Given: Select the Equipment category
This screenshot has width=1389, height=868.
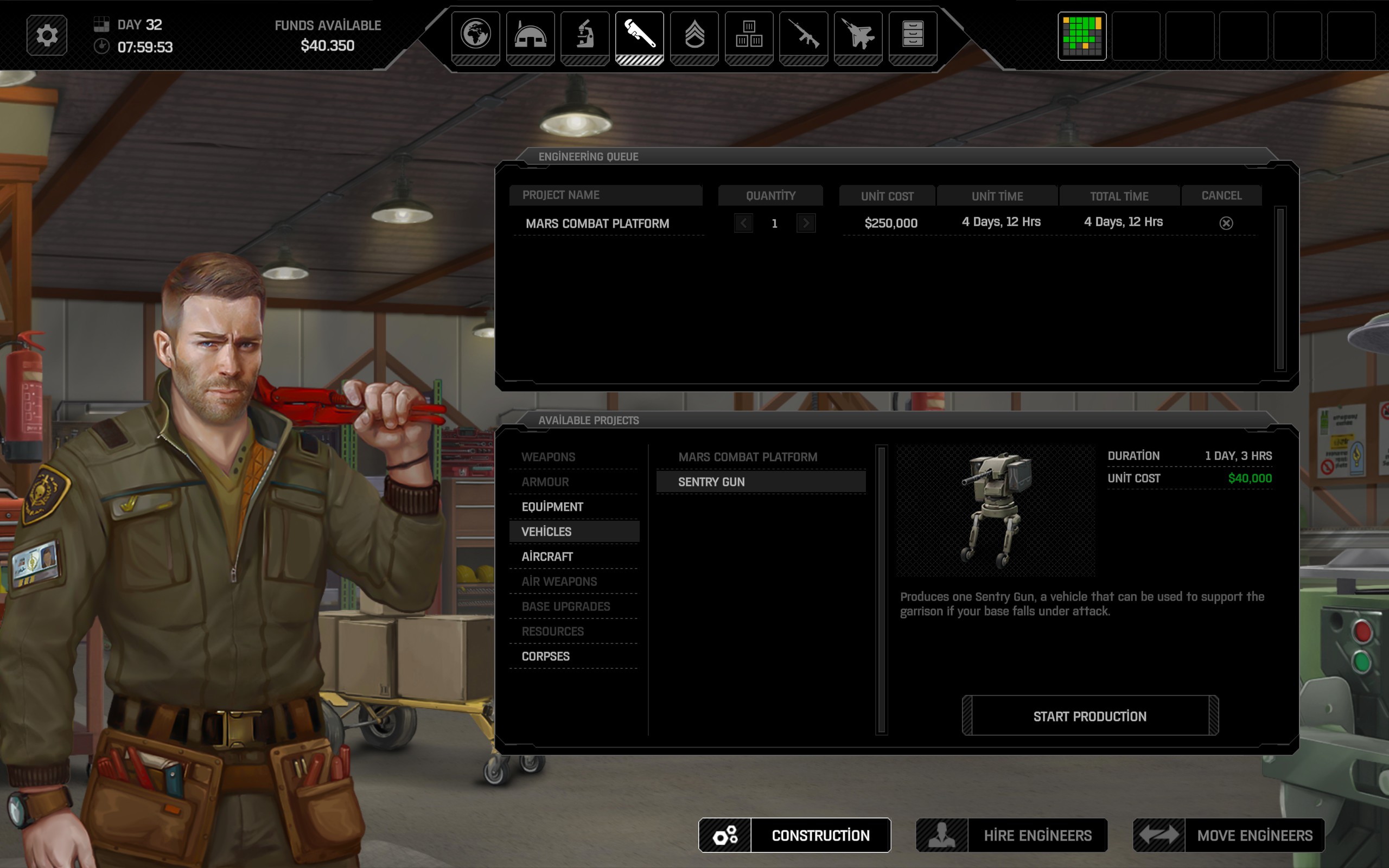Looking at the screenshot, I should click(552, 507).
